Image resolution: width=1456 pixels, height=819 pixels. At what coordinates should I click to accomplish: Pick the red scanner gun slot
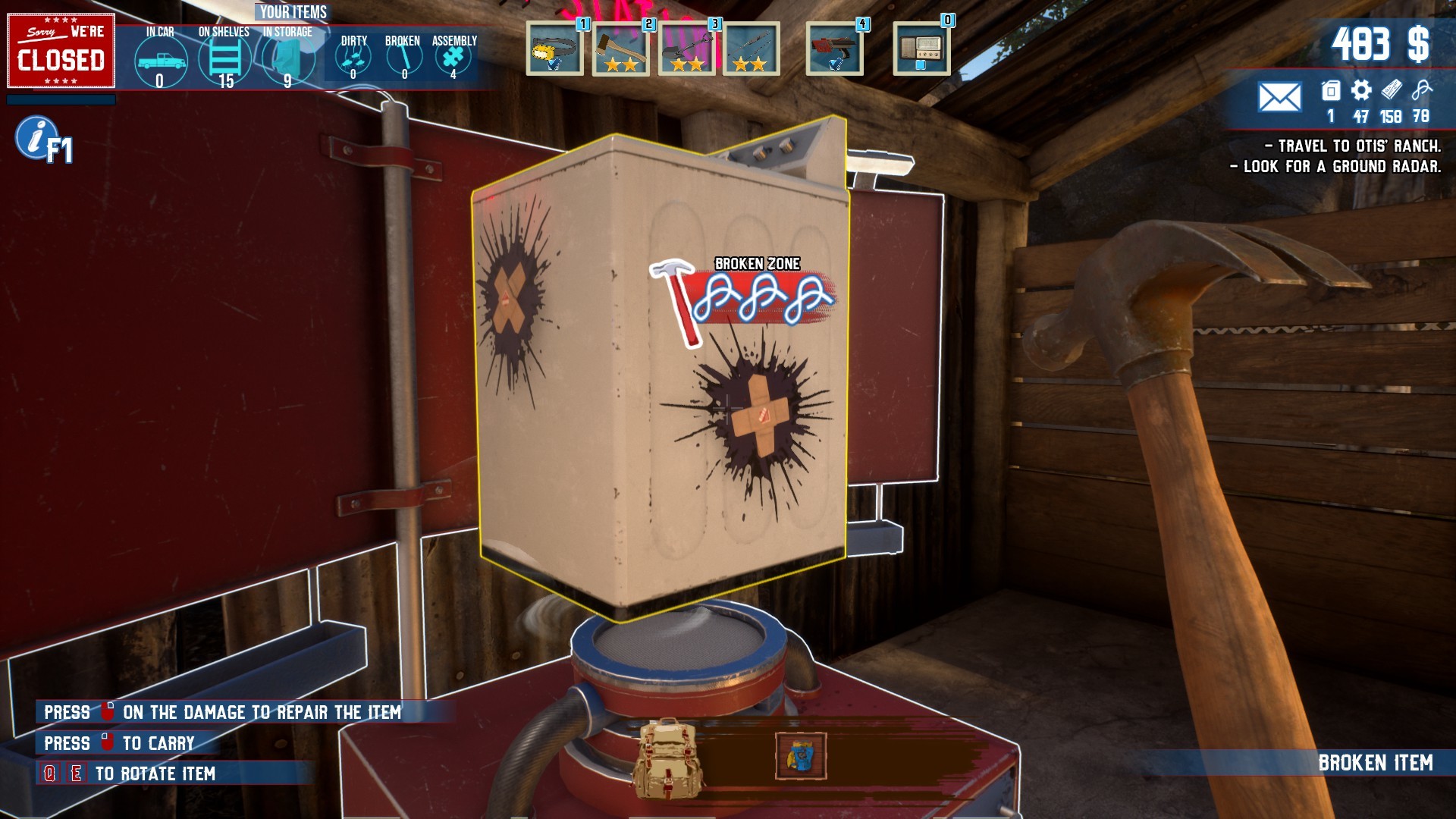point(834,49)
